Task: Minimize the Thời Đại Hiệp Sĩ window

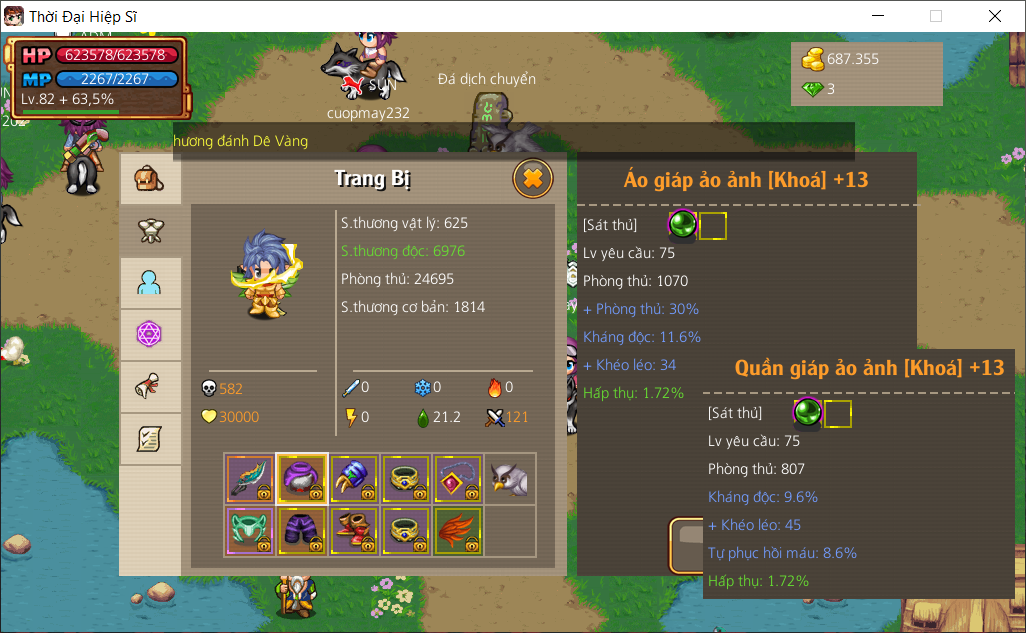Action: pyautogui.click(x=877, y=16)
